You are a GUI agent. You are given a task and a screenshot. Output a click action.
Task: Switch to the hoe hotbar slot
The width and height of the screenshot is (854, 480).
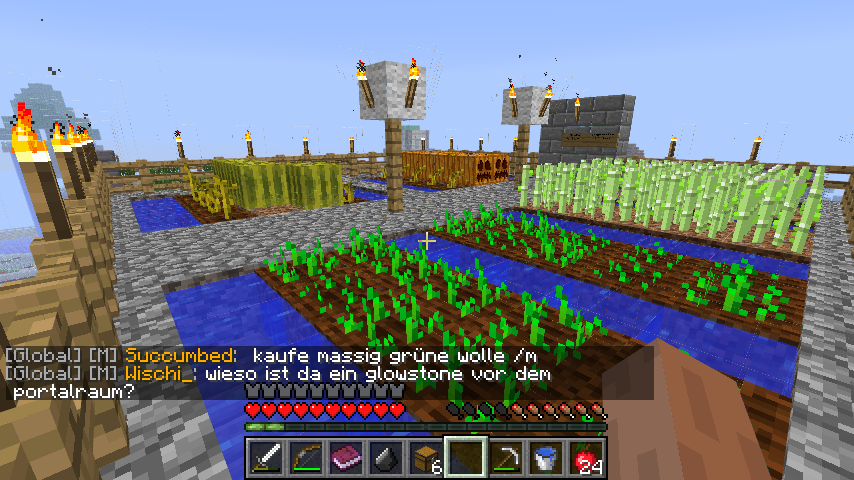click(x=507, y=458)
